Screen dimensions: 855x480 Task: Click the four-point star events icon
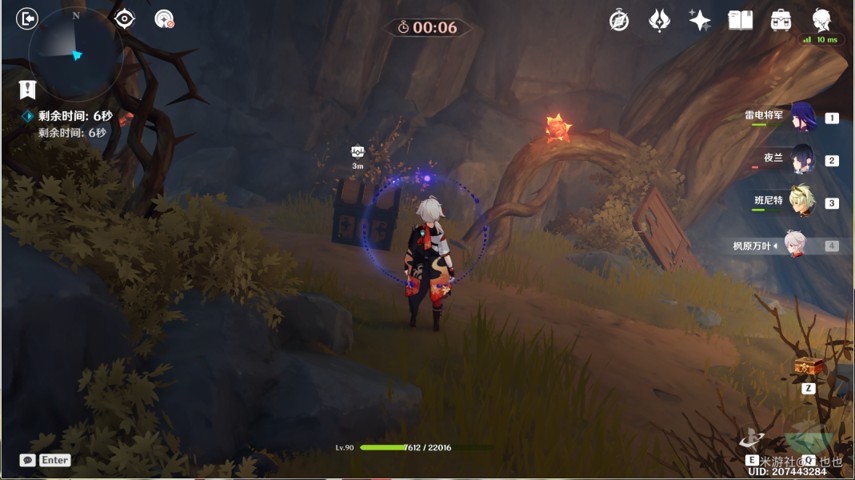[x=699, y=21]
